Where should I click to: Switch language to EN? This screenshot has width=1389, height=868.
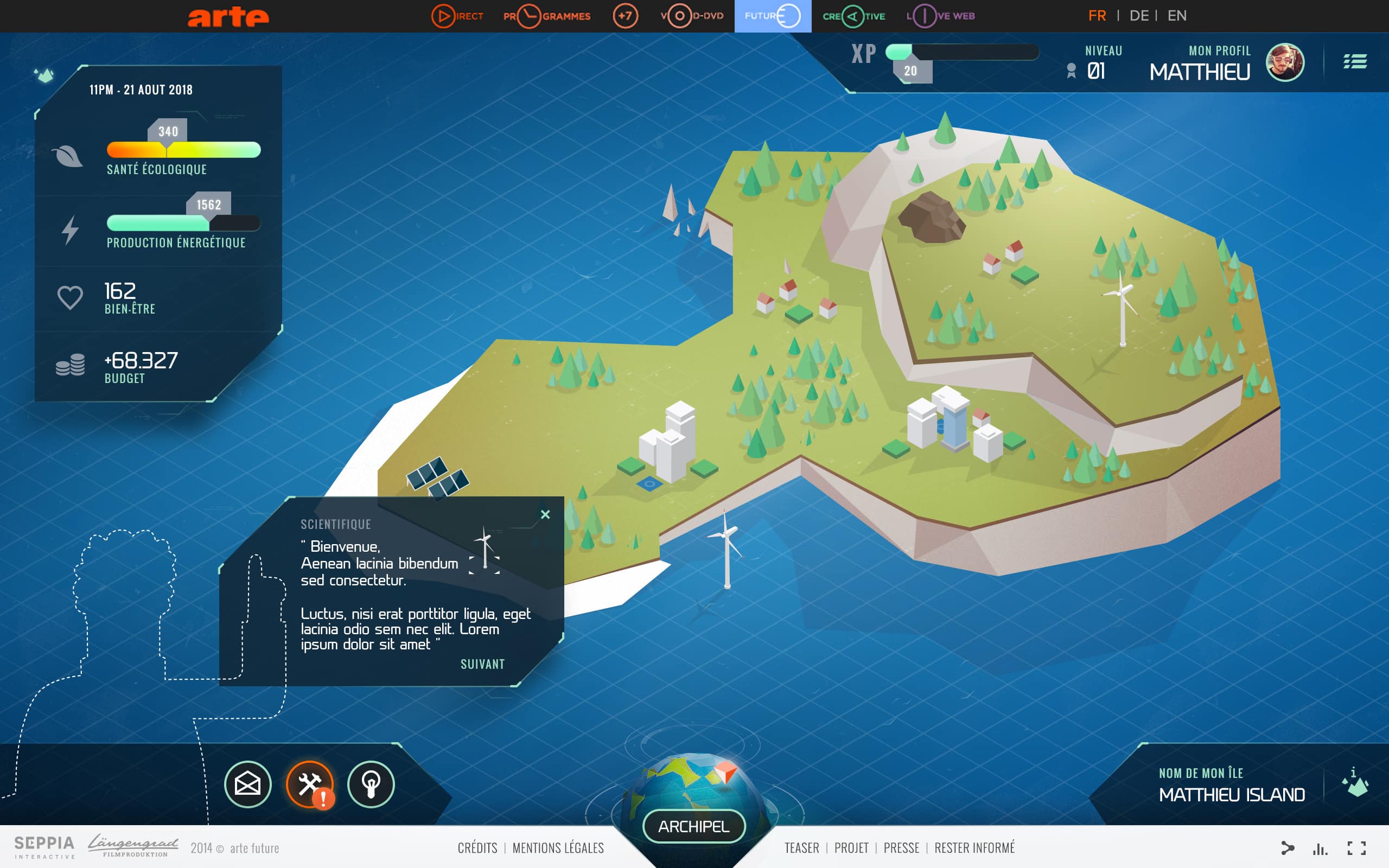coord(1177,16)
